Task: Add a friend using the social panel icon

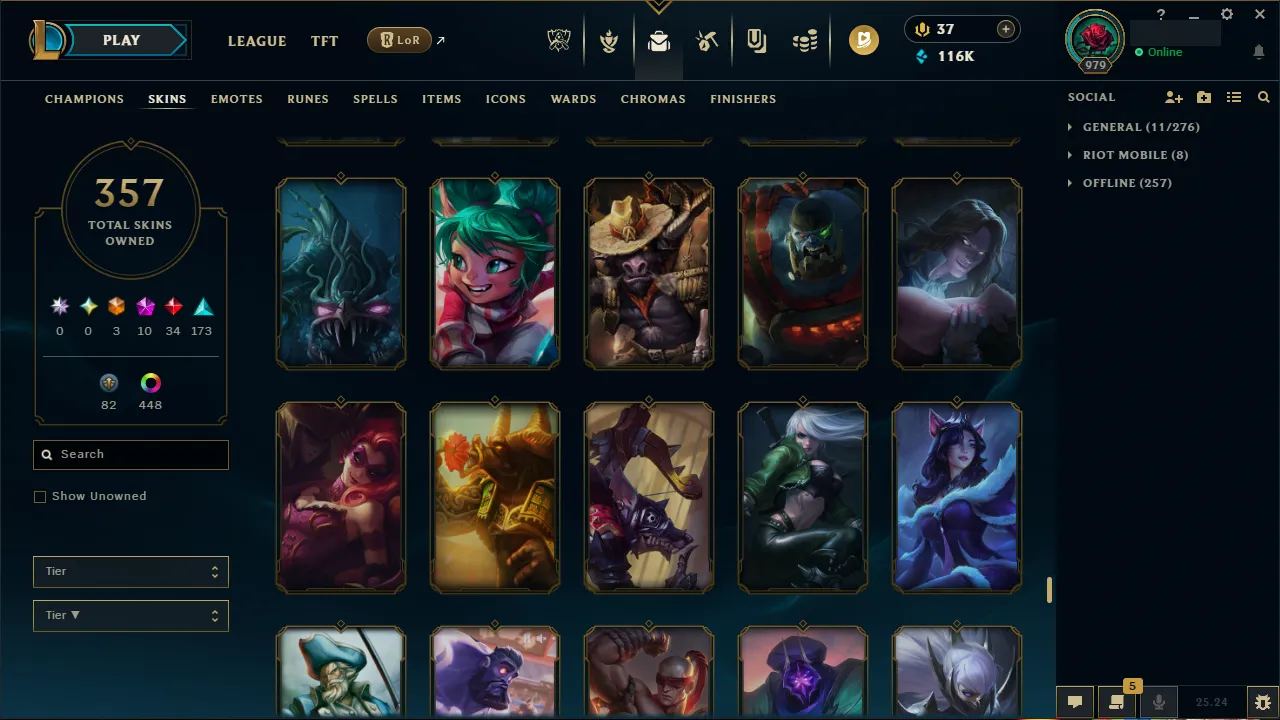Action: click(x=1173, y=97)
